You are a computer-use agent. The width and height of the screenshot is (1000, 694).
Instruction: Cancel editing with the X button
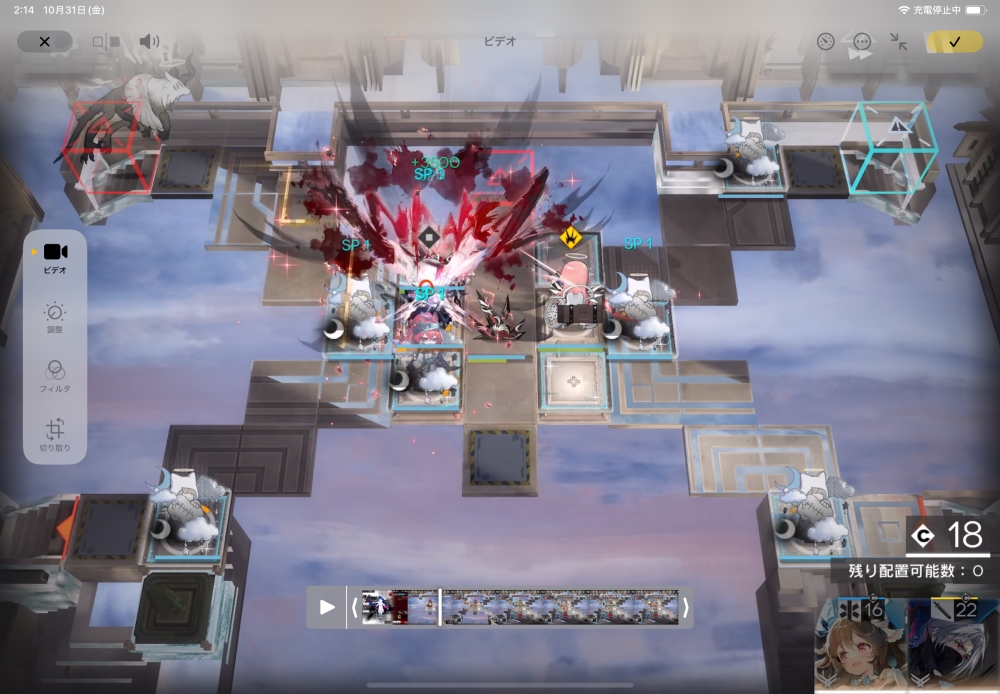click(44, 41)
